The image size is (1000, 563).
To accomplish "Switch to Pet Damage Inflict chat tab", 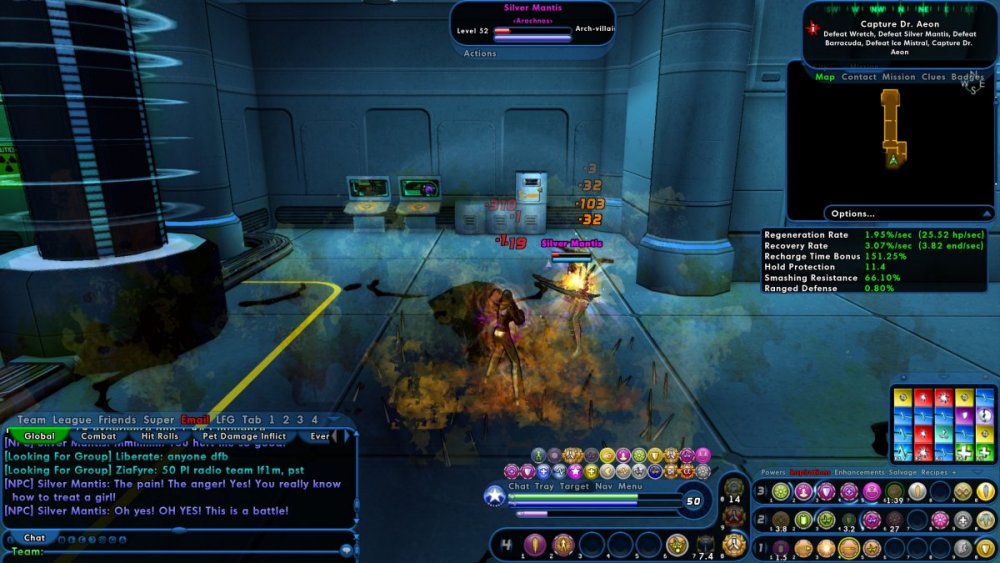I will pos(245,436).
